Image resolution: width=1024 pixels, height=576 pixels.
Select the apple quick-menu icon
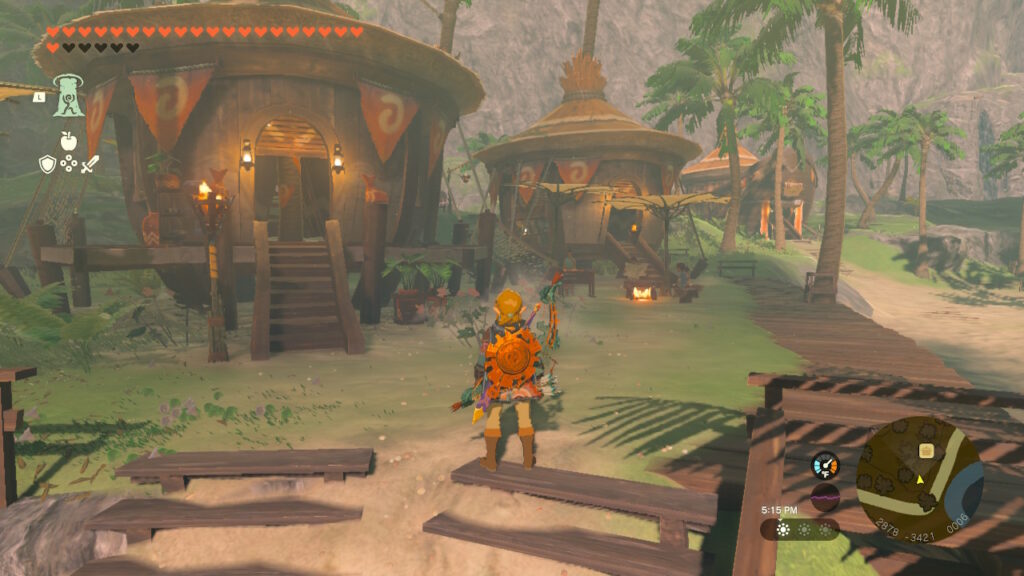[68, 141]
